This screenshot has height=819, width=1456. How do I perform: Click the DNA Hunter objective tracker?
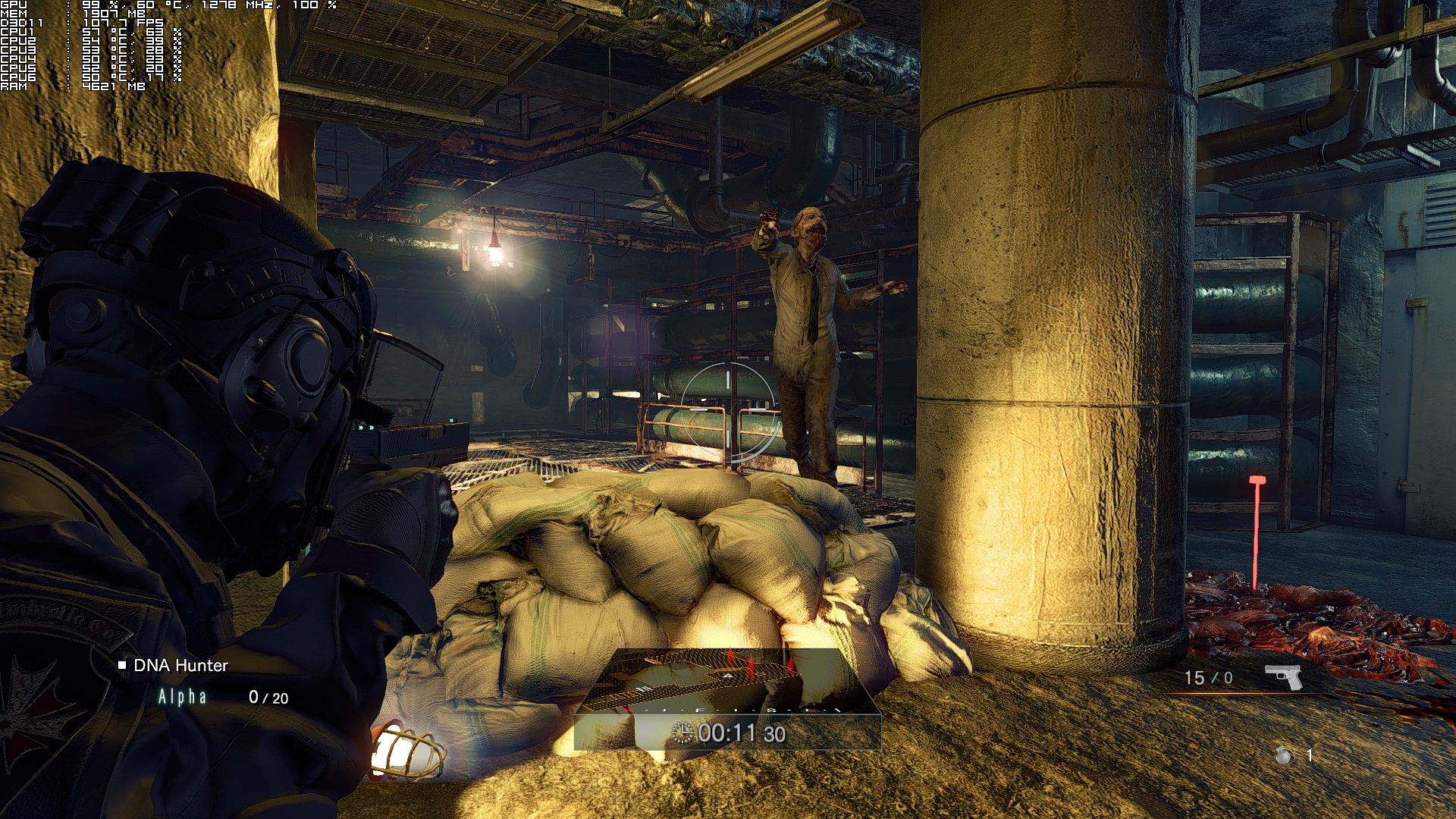point(180,666)
